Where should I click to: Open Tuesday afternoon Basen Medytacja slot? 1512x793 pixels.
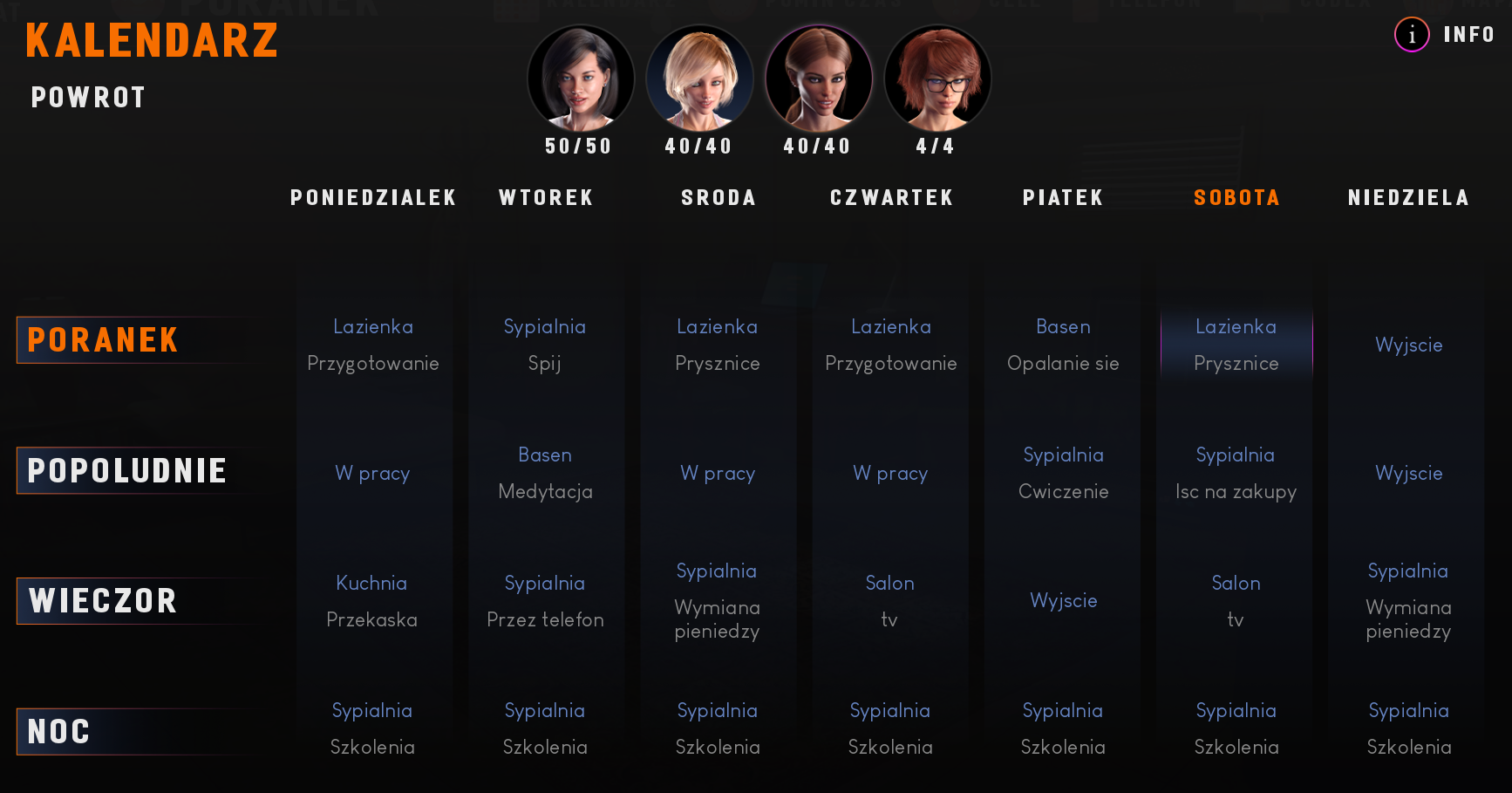point(545,473)
